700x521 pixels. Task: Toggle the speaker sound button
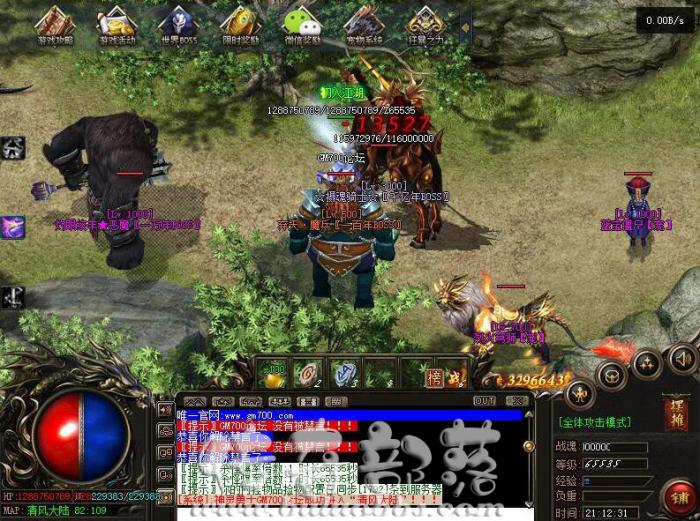pos(684,357)
